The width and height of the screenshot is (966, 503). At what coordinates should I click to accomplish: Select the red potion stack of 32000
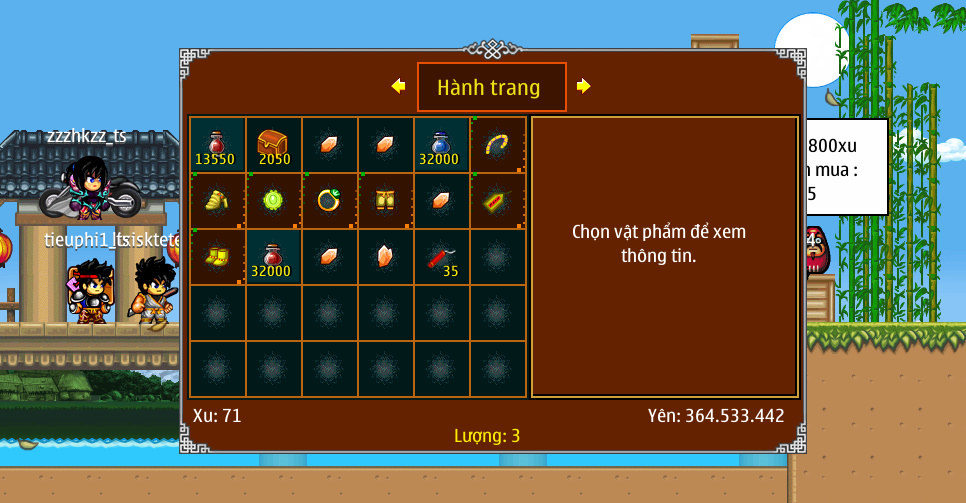(272, 256)
